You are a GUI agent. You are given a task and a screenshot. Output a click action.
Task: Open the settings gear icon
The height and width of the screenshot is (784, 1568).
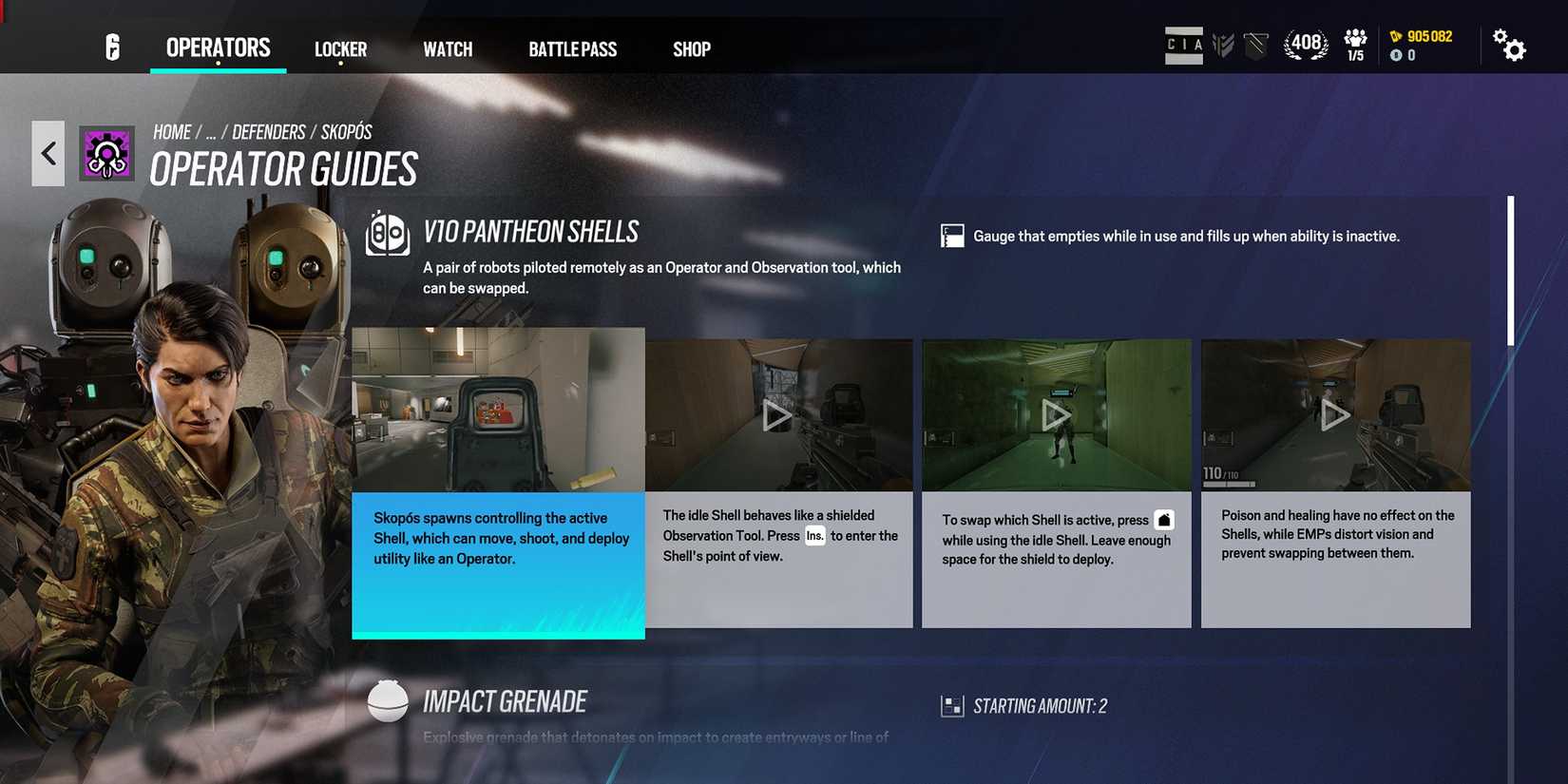pos(1510,45)
